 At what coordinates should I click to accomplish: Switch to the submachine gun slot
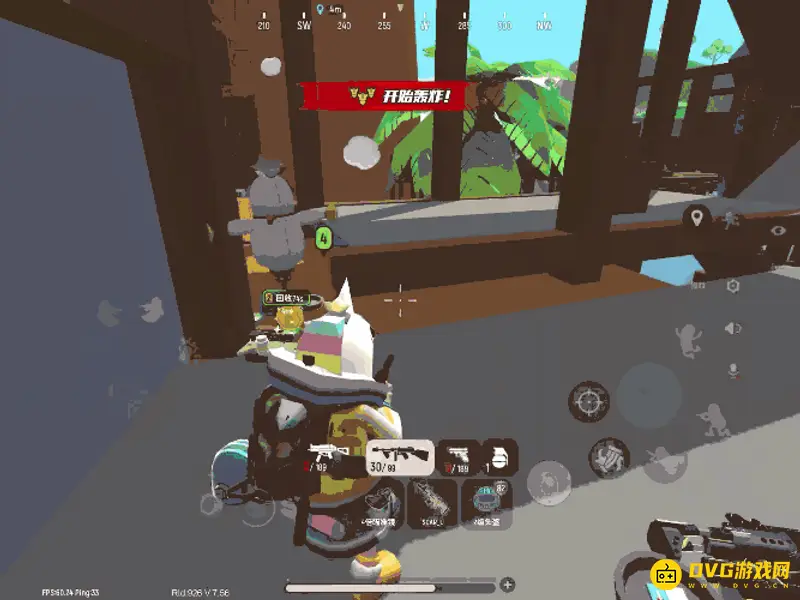(x=328, y=457)
